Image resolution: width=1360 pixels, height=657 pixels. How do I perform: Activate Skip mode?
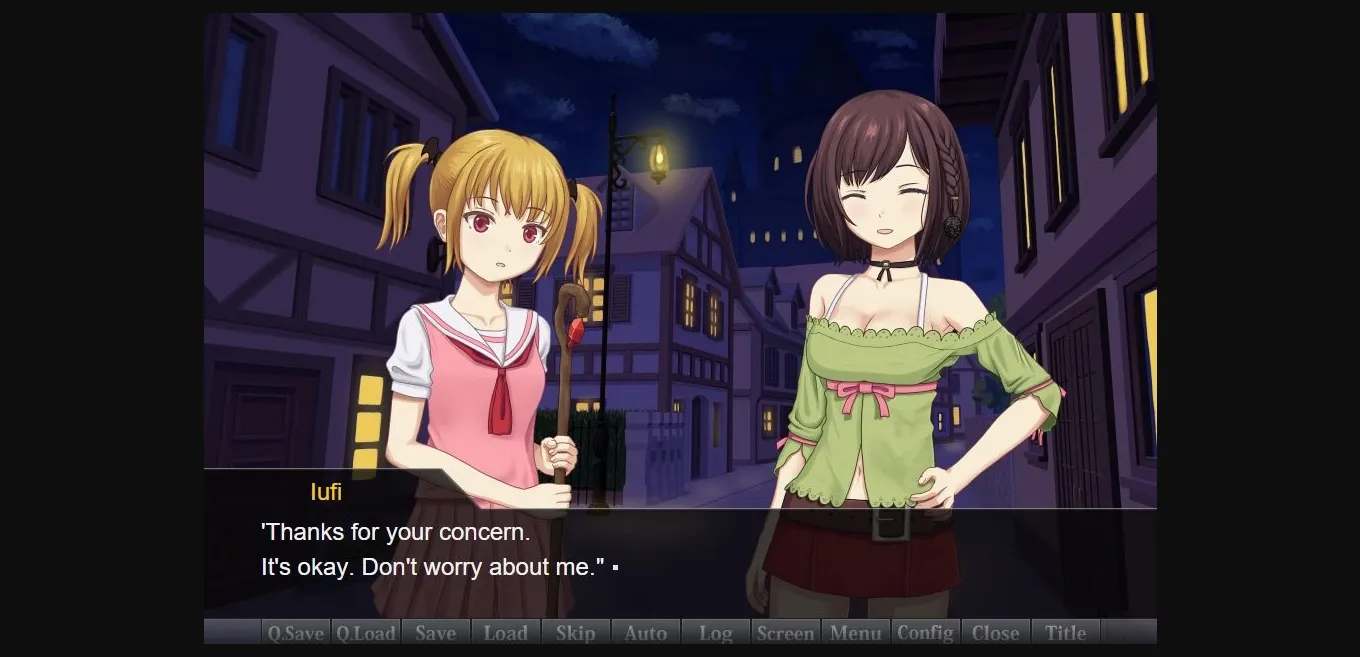pos(576,632)
